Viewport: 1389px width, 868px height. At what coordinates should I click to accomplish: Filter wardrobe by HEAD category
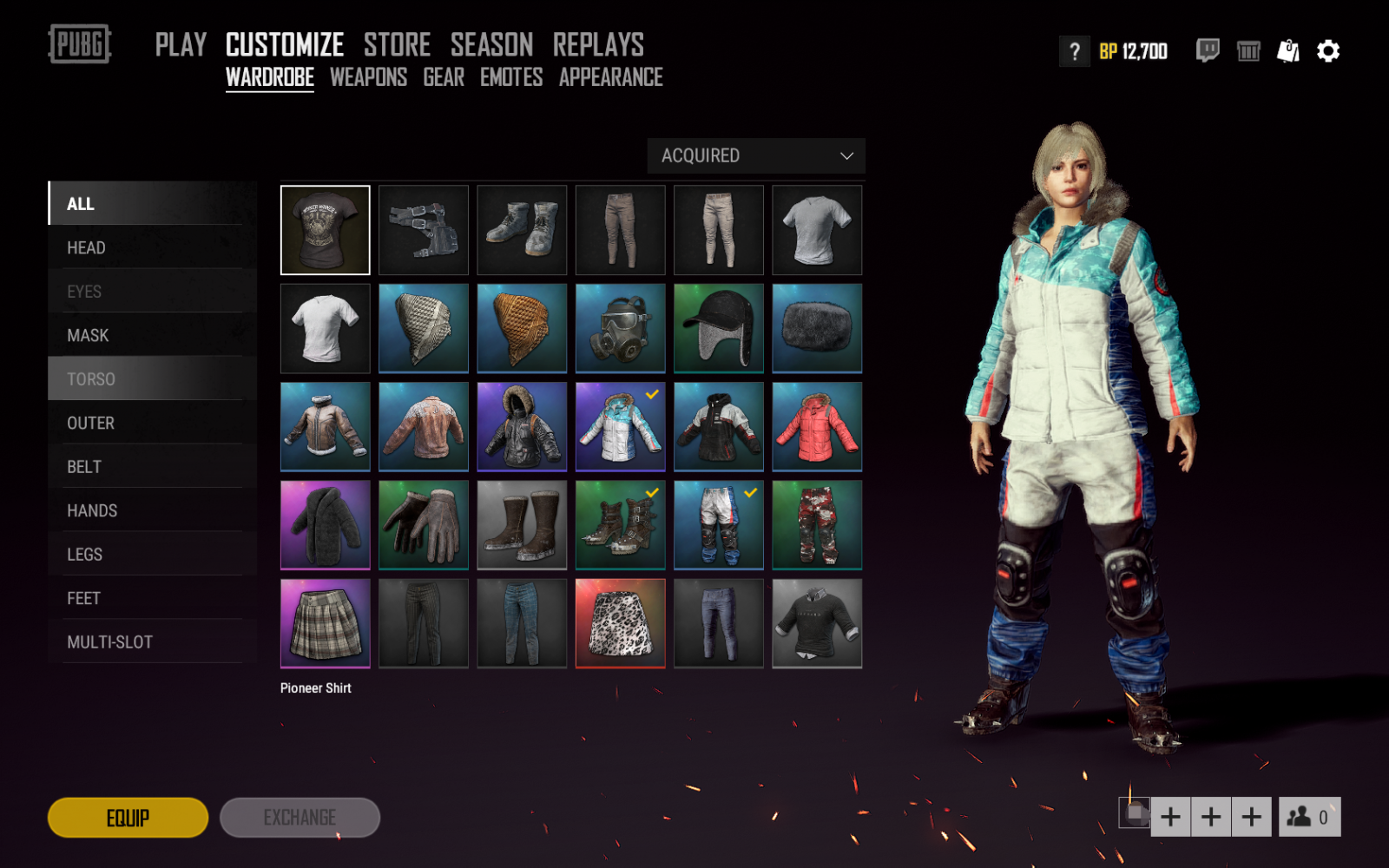coord(87,248)
